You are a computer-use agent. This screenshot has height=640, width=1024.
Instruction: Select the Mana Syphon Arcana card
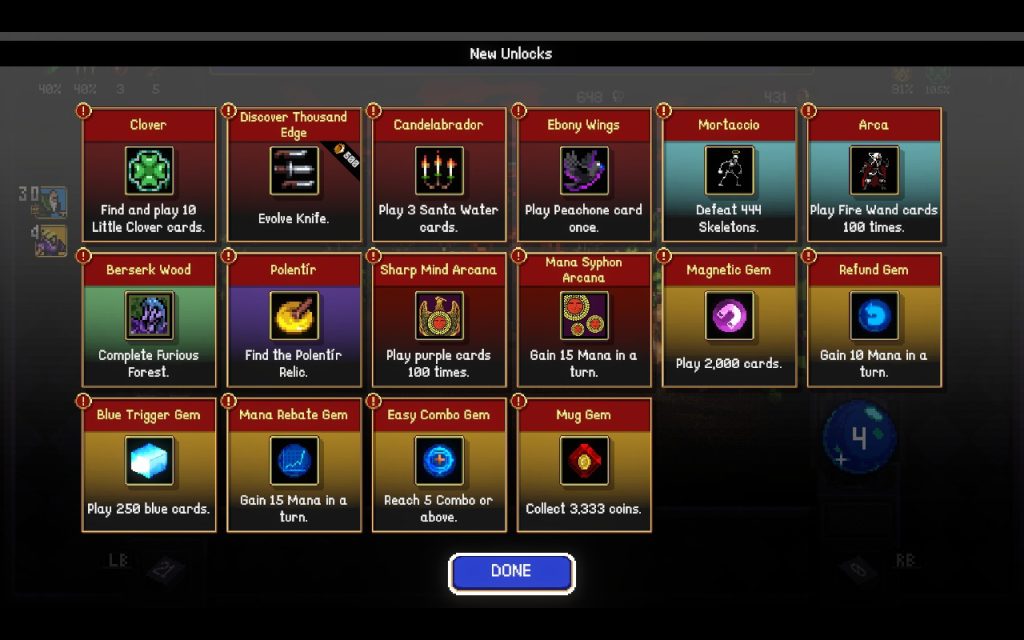tap(584, 320)
